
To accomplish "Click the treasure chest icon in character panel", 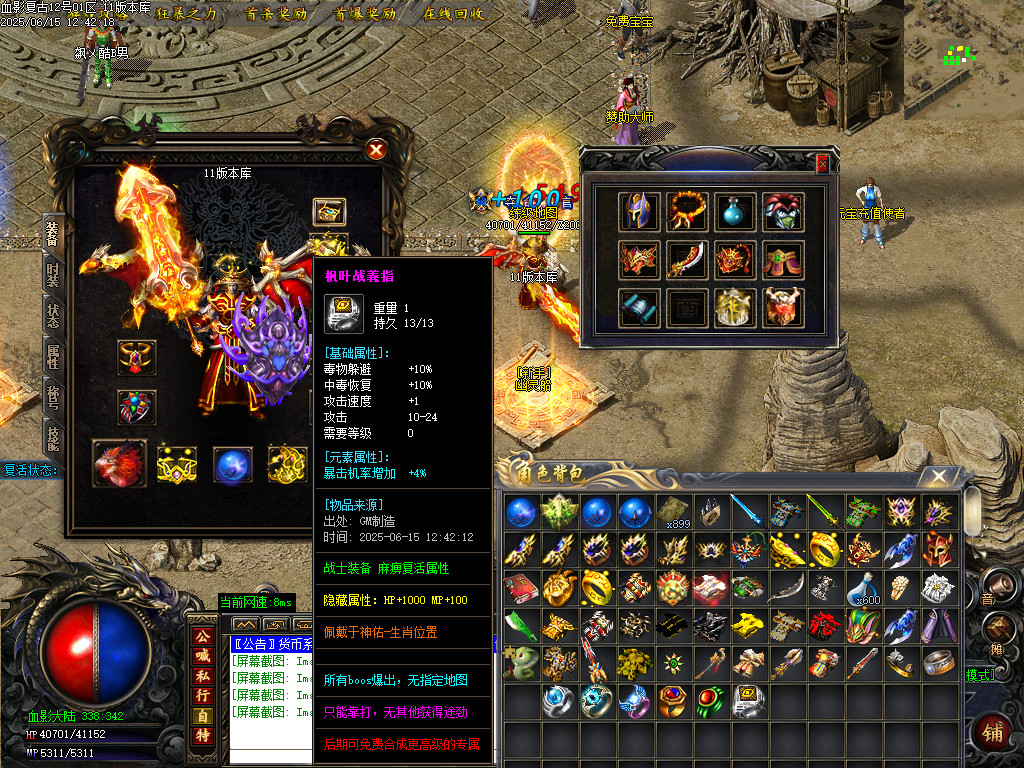I will (x=329, y=211).
